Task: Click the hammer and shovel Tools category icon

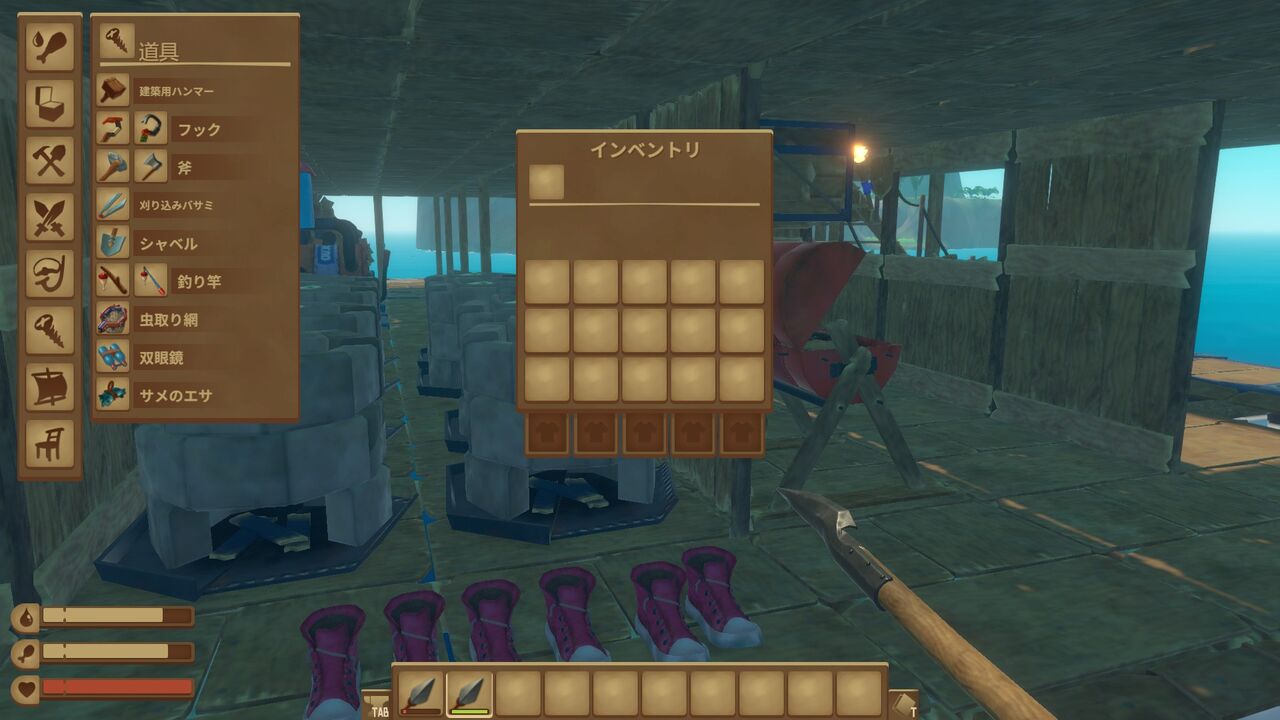Action: (x=48, y=160)
